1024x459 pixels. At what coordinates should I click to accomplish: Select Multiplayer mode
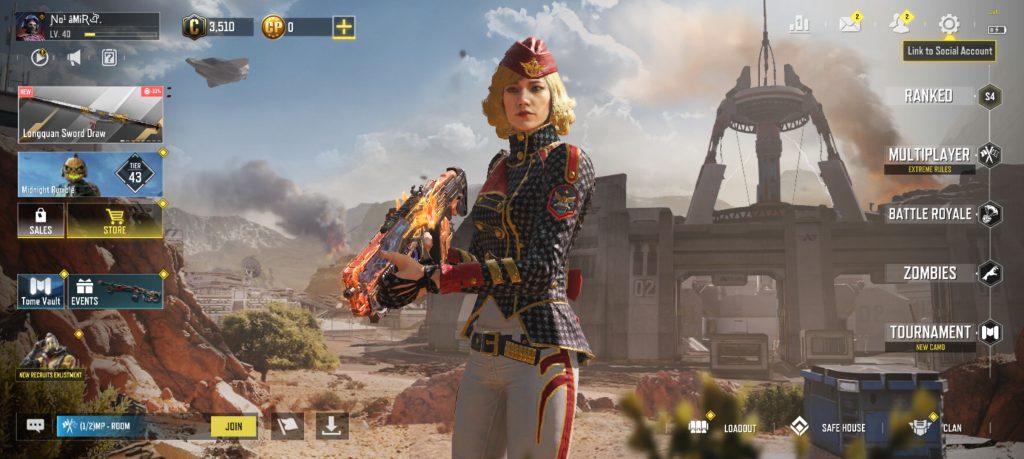pos(929,155)
